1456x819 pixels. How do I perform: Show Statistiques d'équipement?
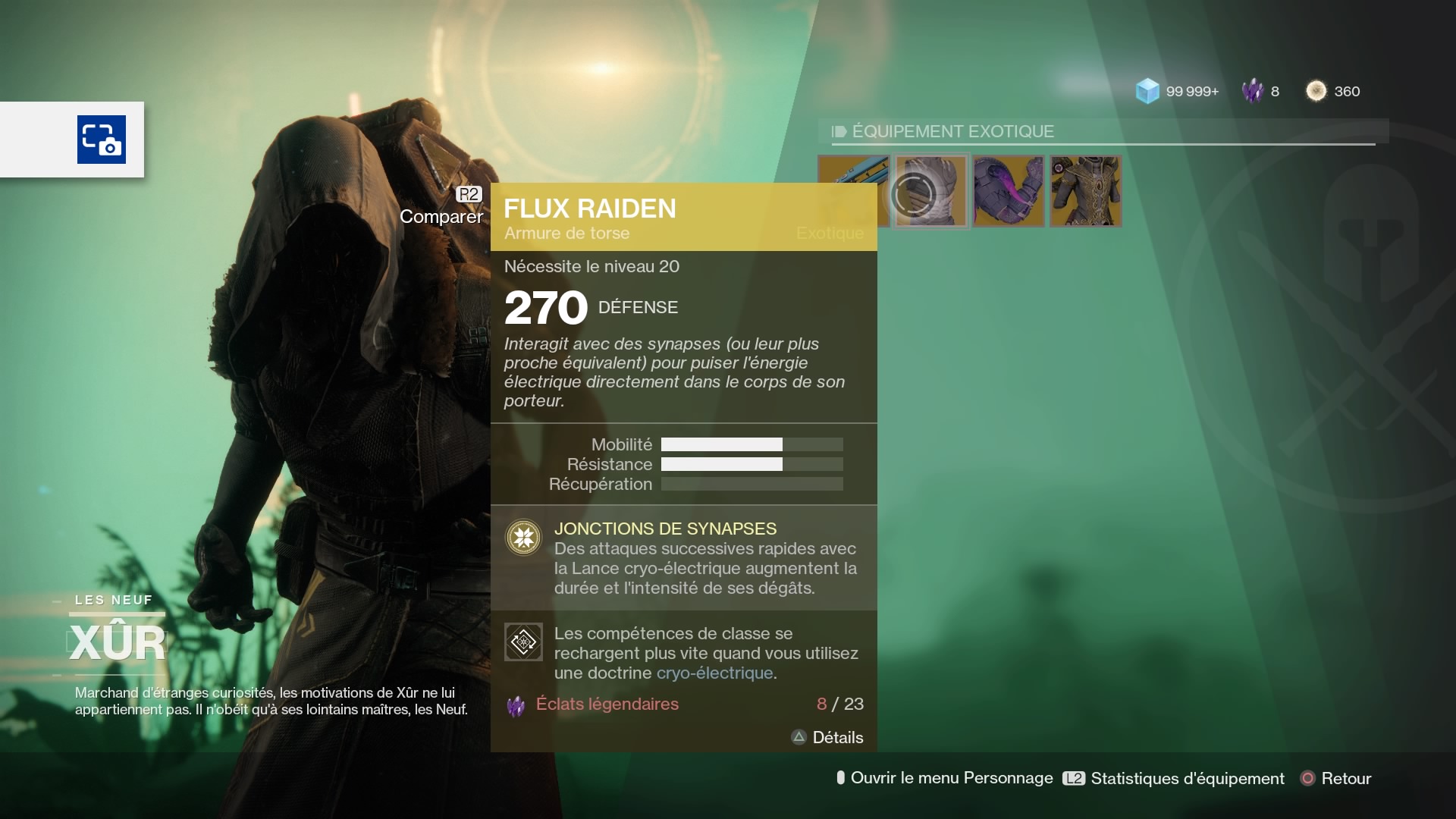[x=1174, y=778]
